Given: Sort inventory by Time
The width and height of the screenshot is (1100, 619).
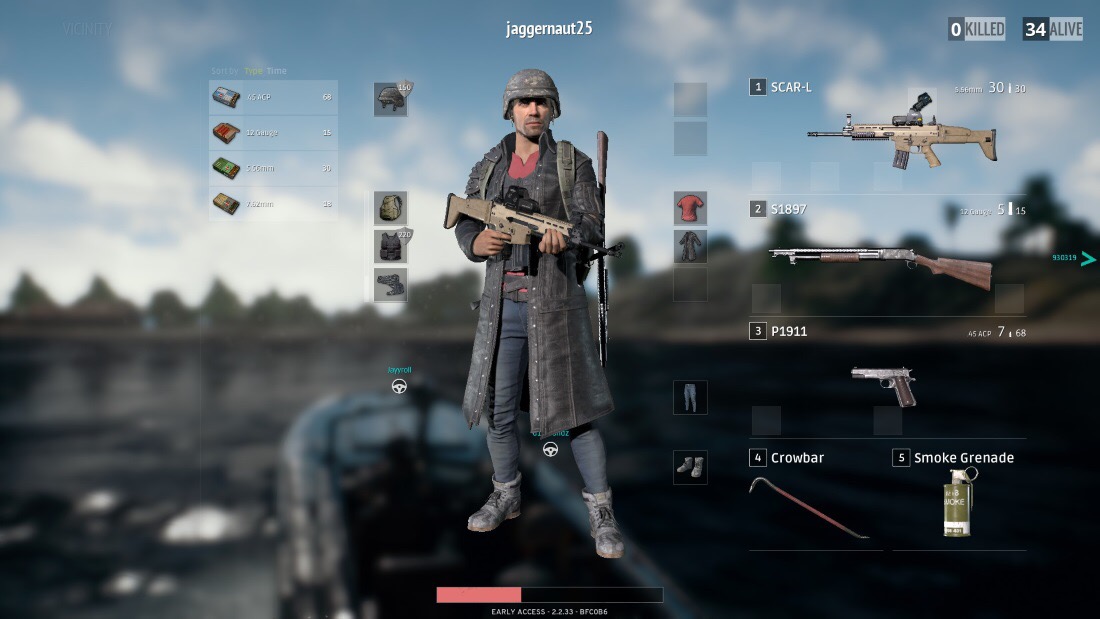Looking at the screenshot, I should (276, 71).
